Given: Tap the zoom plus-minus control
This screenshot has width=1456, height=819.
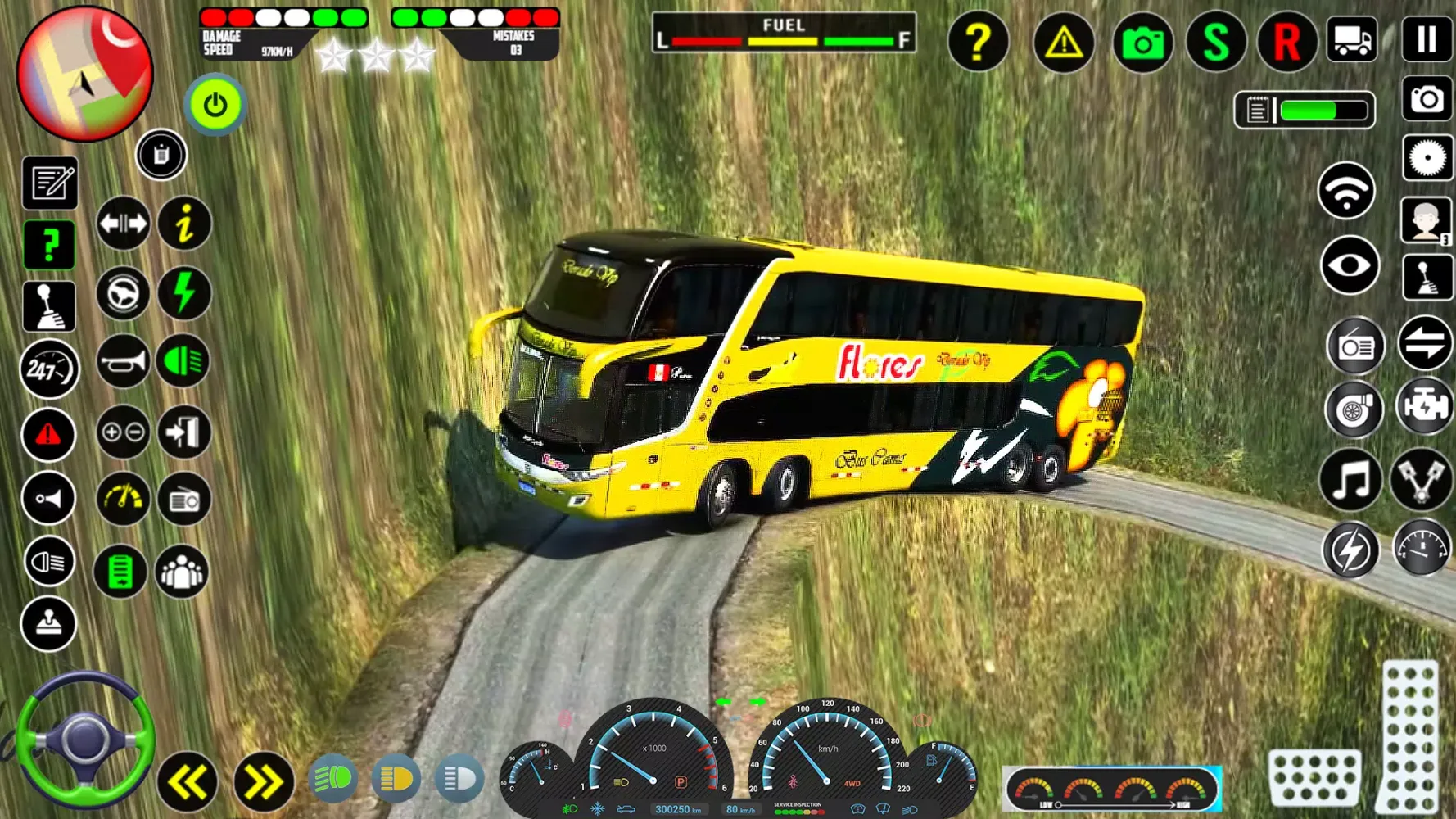Looking at the screenshot, I should 121,432.
